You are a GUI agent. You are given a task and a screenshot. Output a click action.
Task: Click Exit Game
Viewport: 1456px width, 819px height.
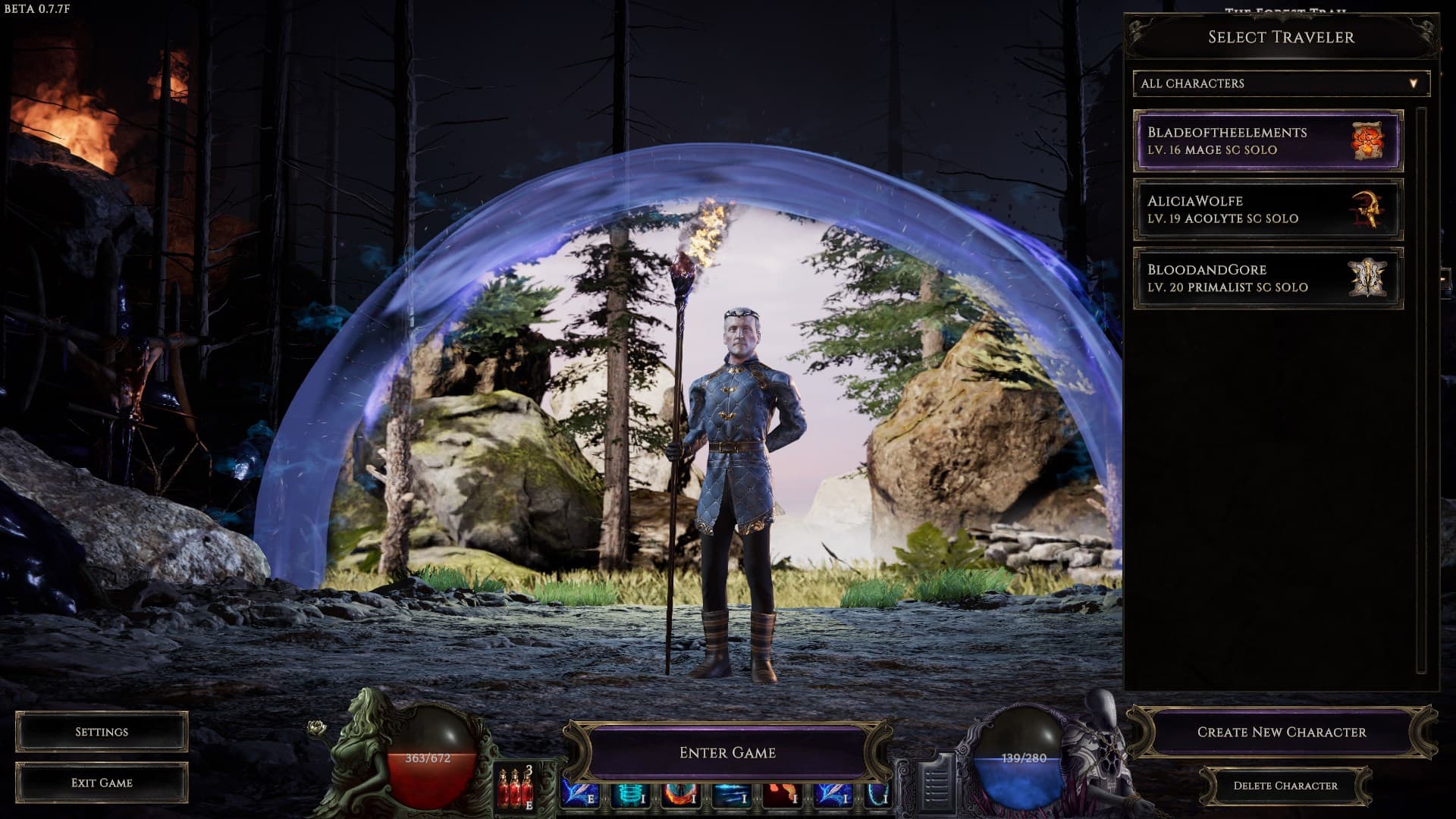point(102,782)
